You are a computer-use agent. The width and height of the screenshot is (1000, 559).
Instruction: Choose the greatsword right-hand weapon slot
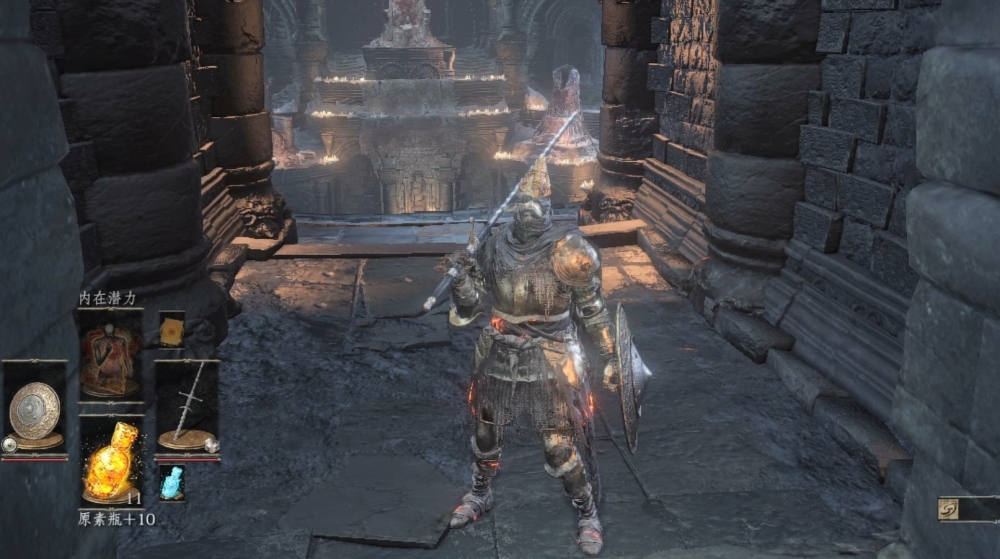click(186, 410)
